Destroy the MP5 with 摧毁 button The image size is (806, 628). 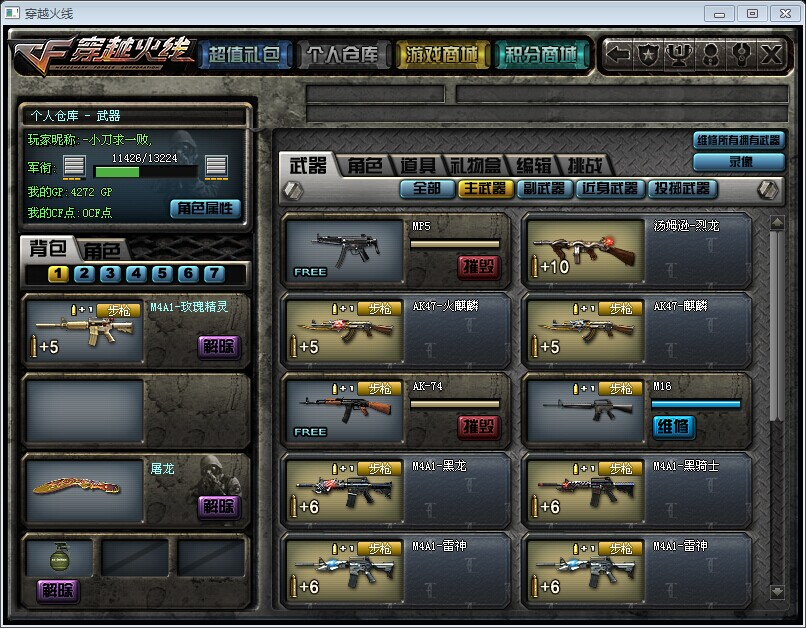coord(479,266)
